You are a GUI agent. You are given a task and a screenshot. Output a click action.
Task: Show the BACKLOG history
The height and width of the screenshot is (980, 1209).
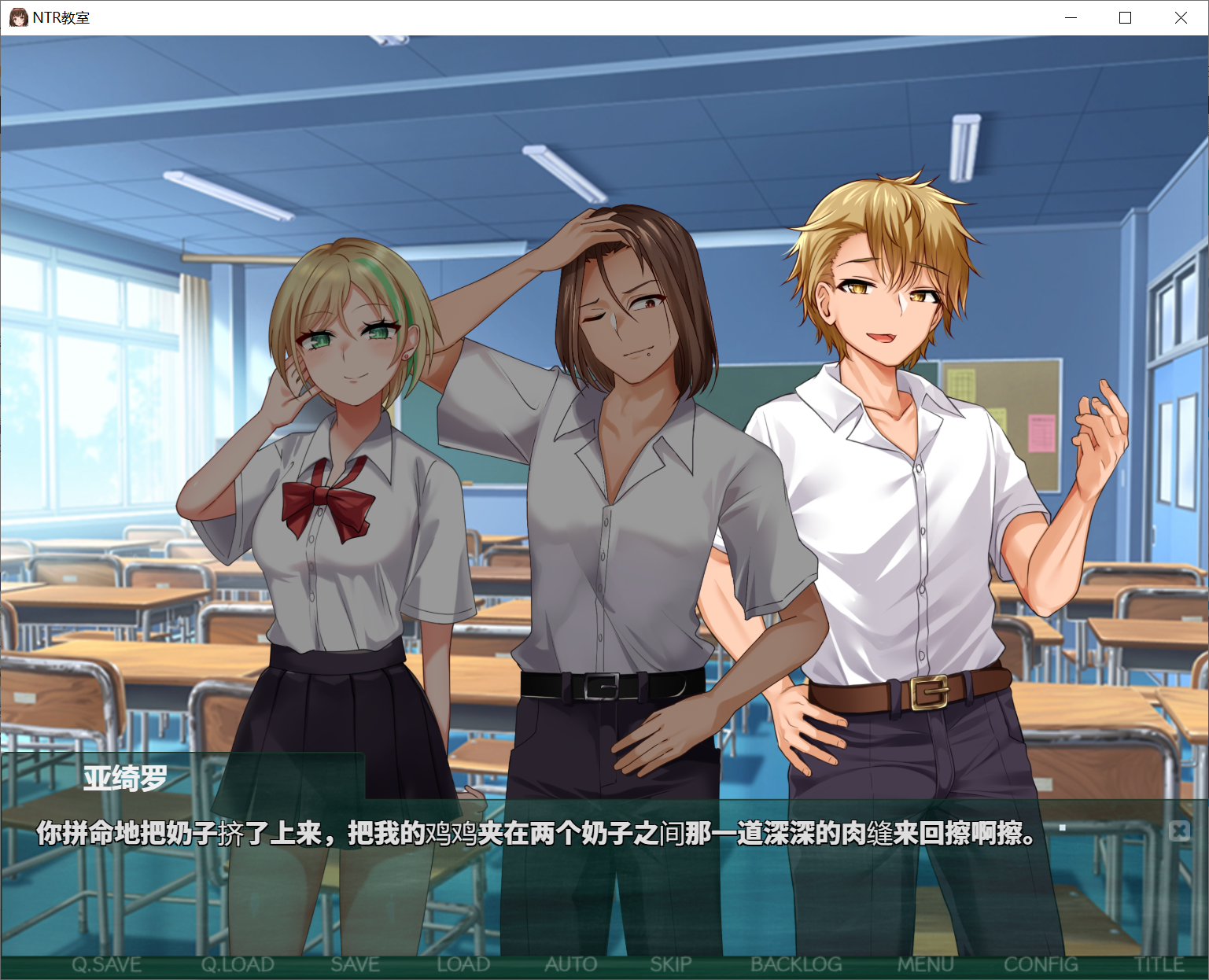(796, 964)
